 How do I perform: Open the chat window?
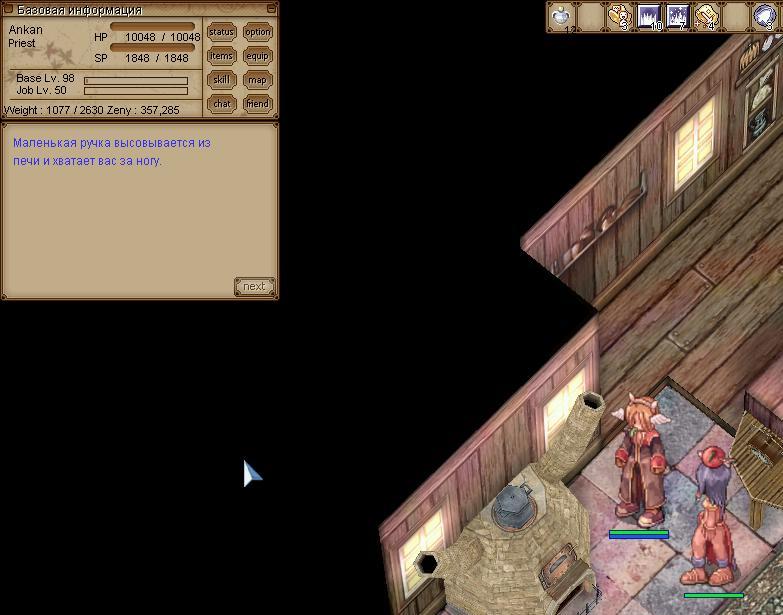pyautogui.click(x=221, y=103)
